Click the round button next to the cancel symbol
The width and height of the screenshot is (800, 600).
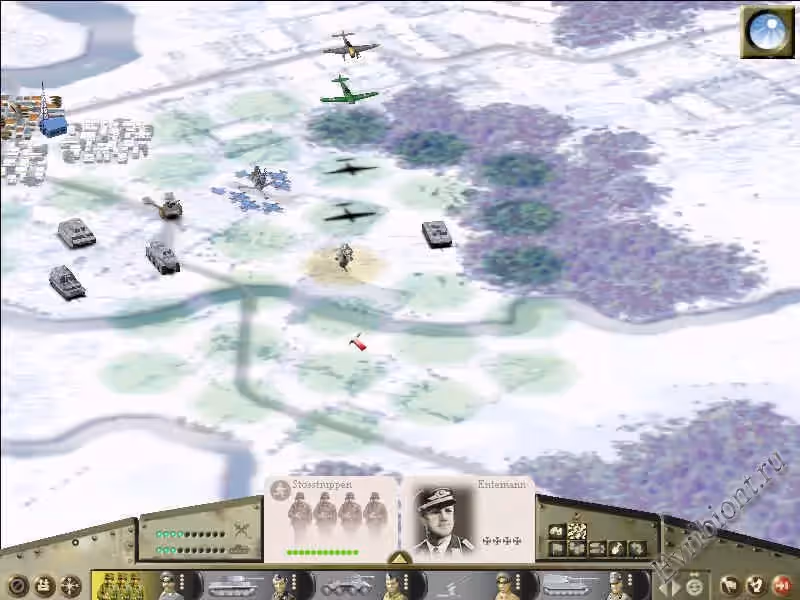coord(45,586)
